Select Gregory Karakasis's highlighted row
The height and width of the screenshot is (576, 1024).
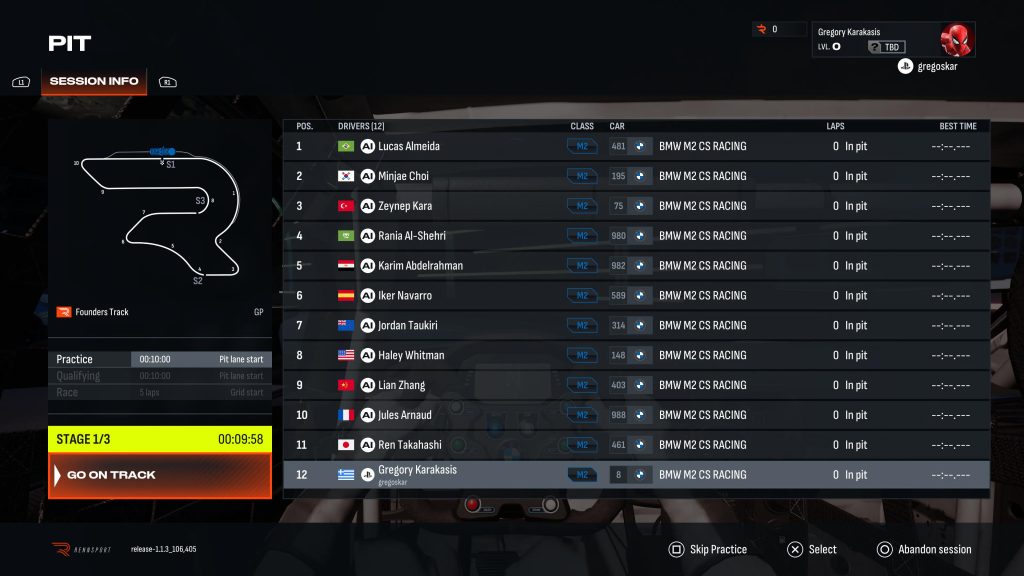click(636, 475)
